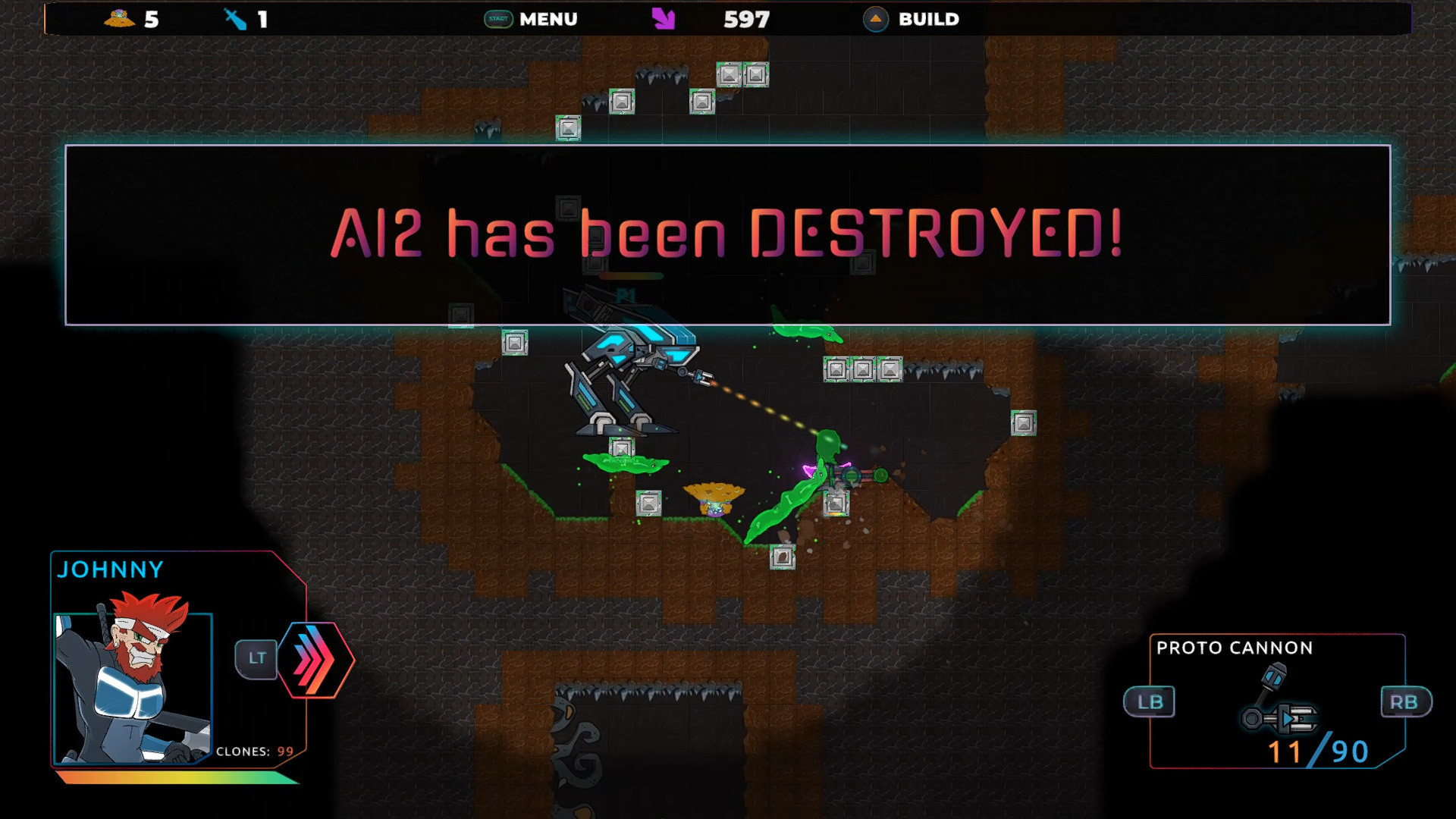This screenshot has height=819, width=1456.
Task: Click the purple arrow currency icon
Action: click(664, 19)
